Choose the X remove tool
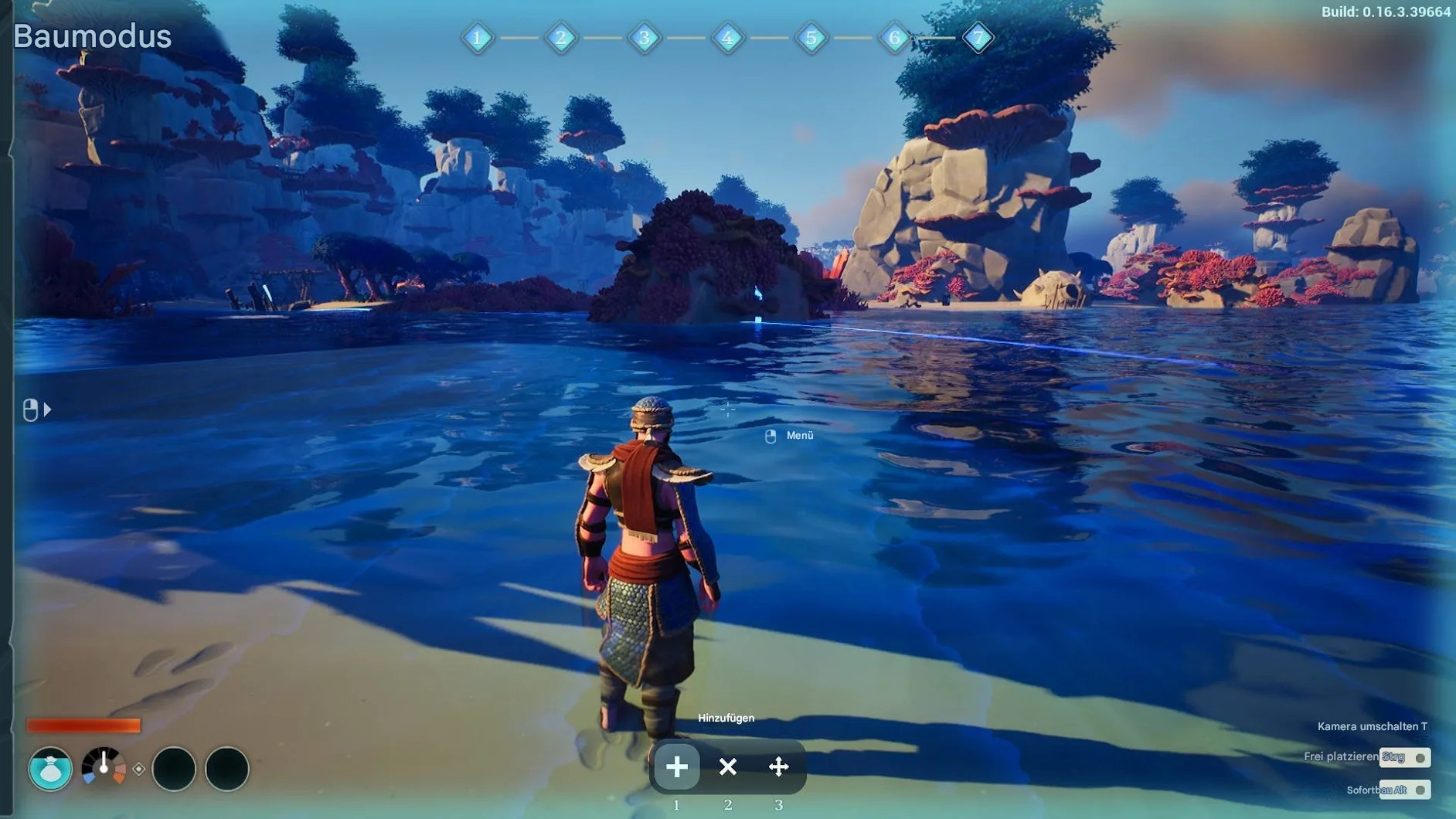 pyautogui.click(x=727, y=766)
